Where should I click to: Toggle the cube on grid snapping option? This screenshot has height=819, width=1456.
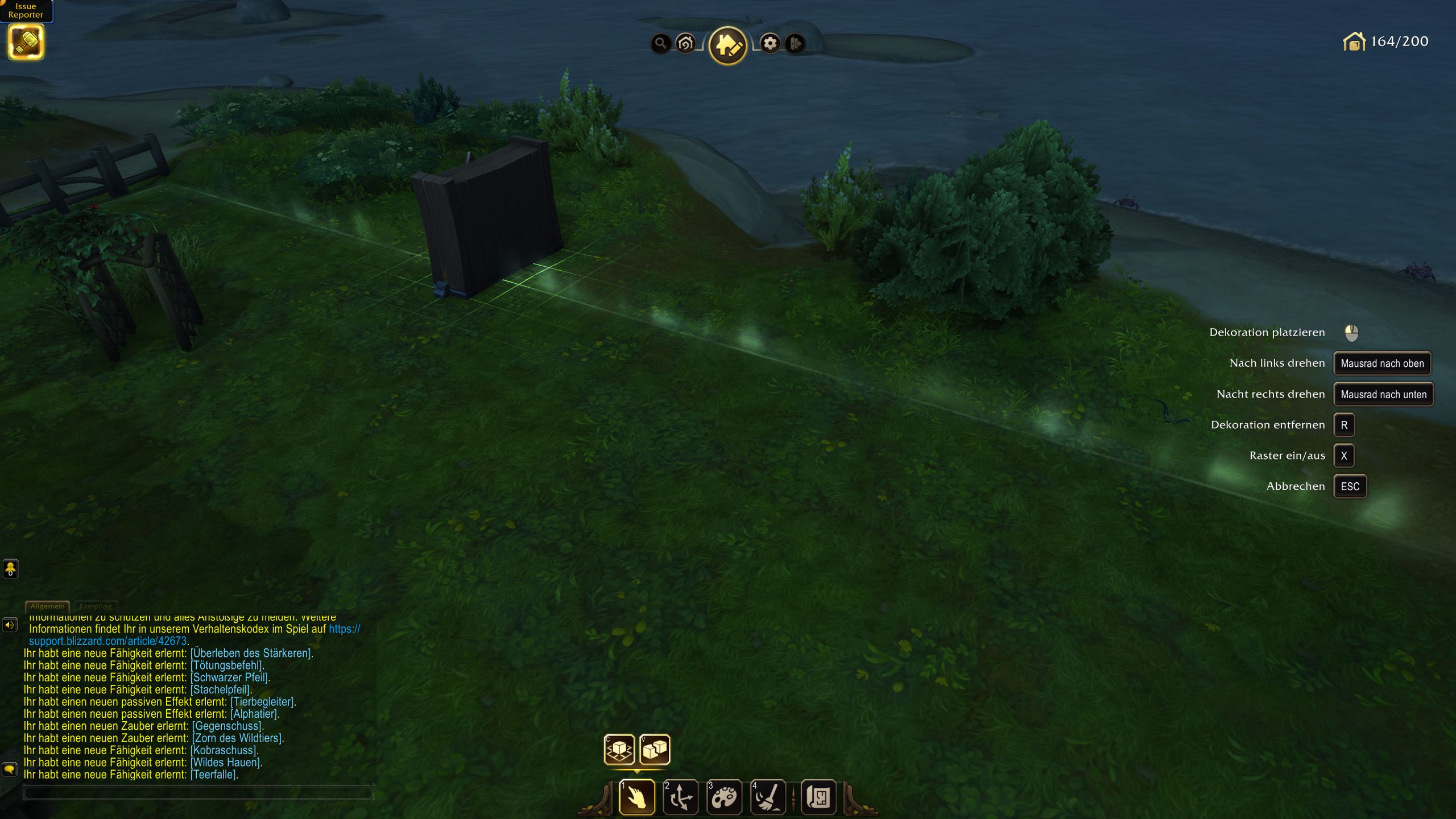pos(619,749)
